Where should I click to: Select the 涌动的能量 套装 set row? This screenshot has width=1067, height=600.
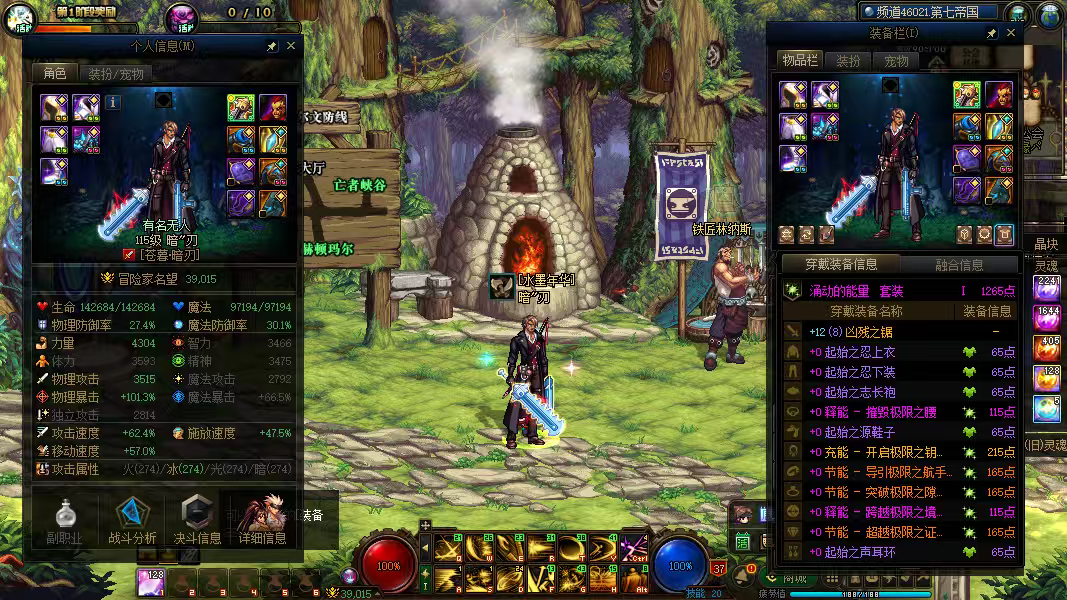point(900,290)
